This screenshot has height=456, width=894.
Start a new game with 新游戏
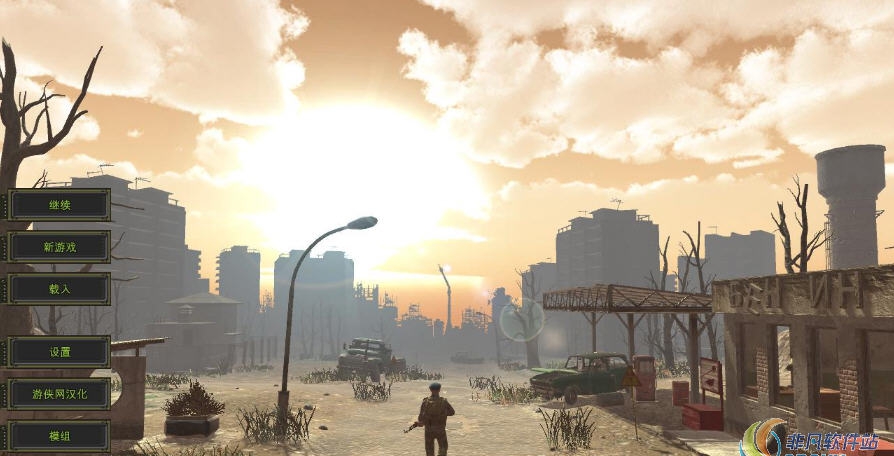point(59,247)
